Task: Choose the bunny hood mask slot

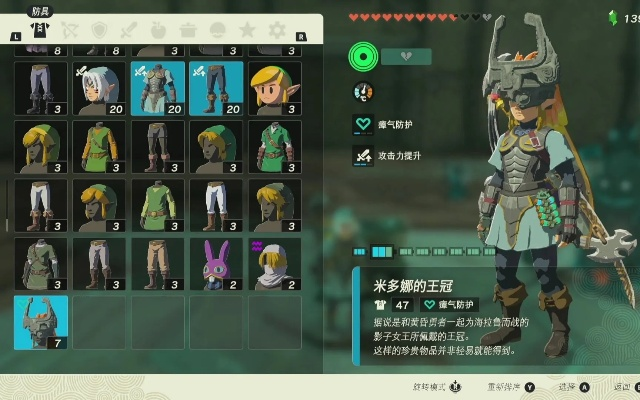Action: 216,264
